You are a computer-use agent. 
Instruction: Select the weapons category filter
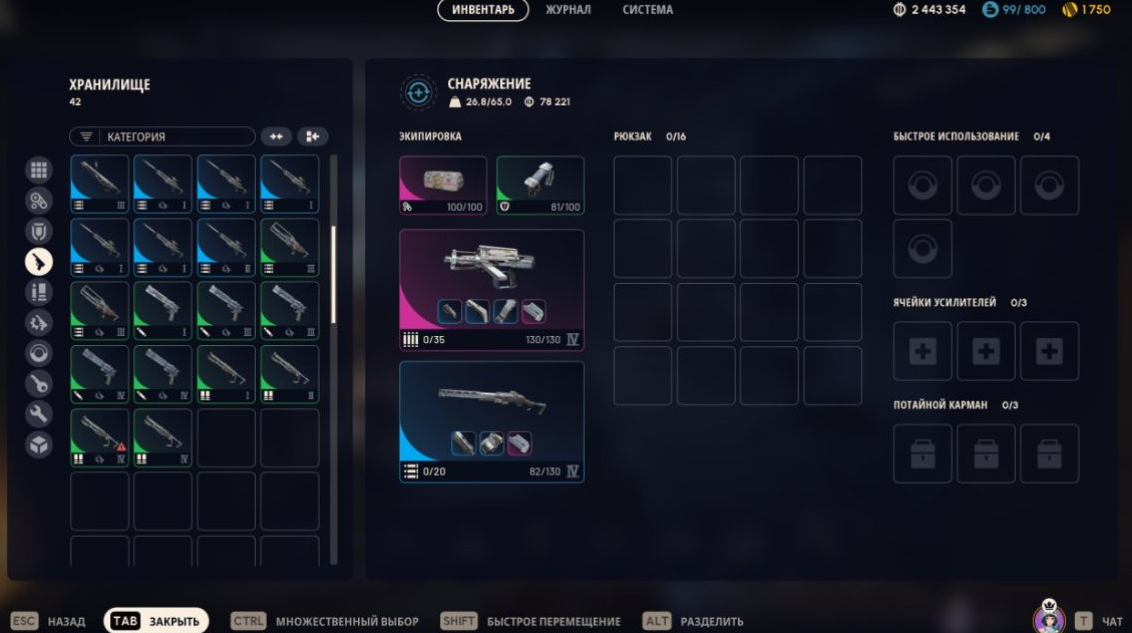[39, 262]
